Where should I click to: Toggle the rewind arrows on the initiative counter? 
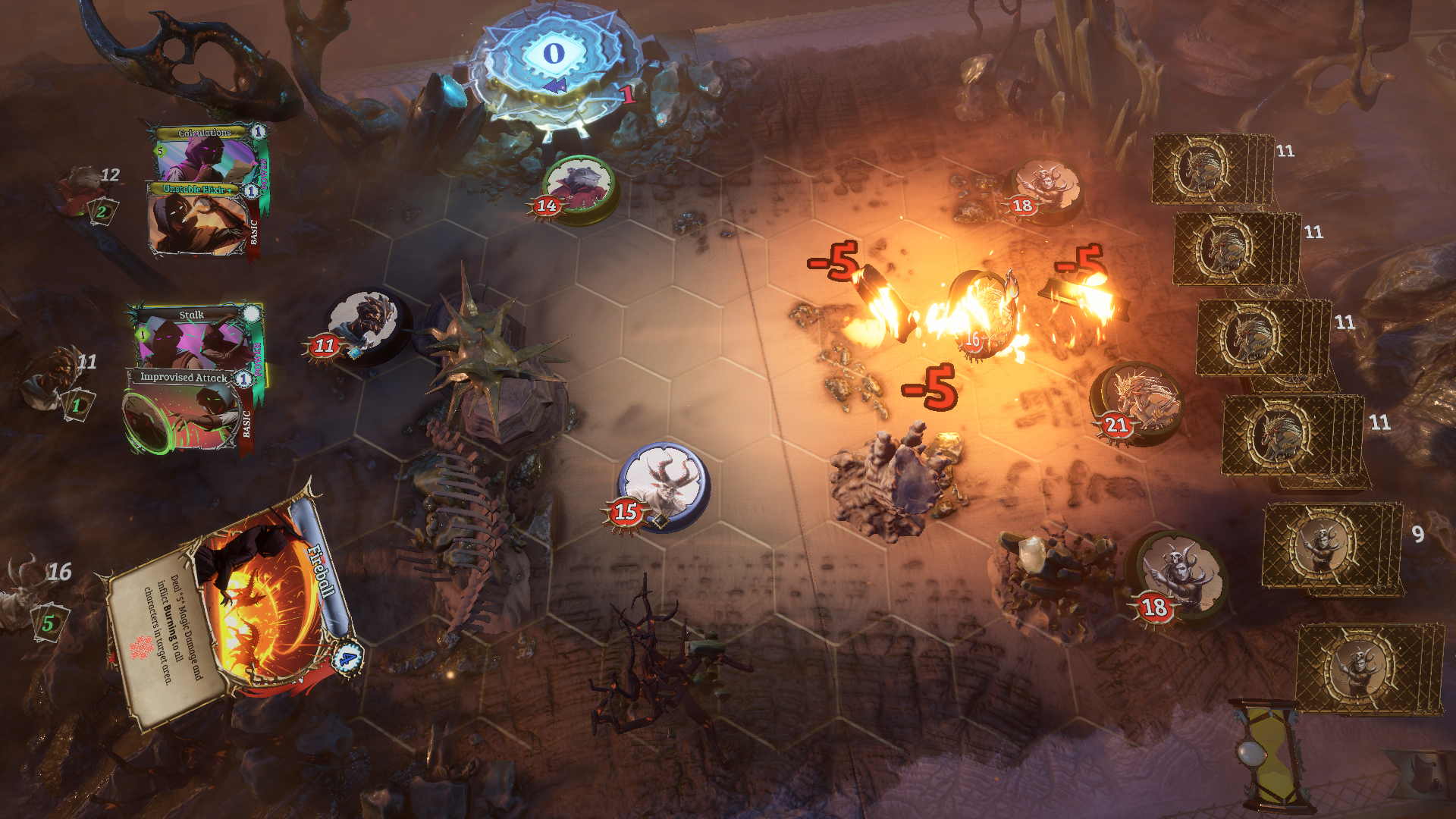coord(554,85)
